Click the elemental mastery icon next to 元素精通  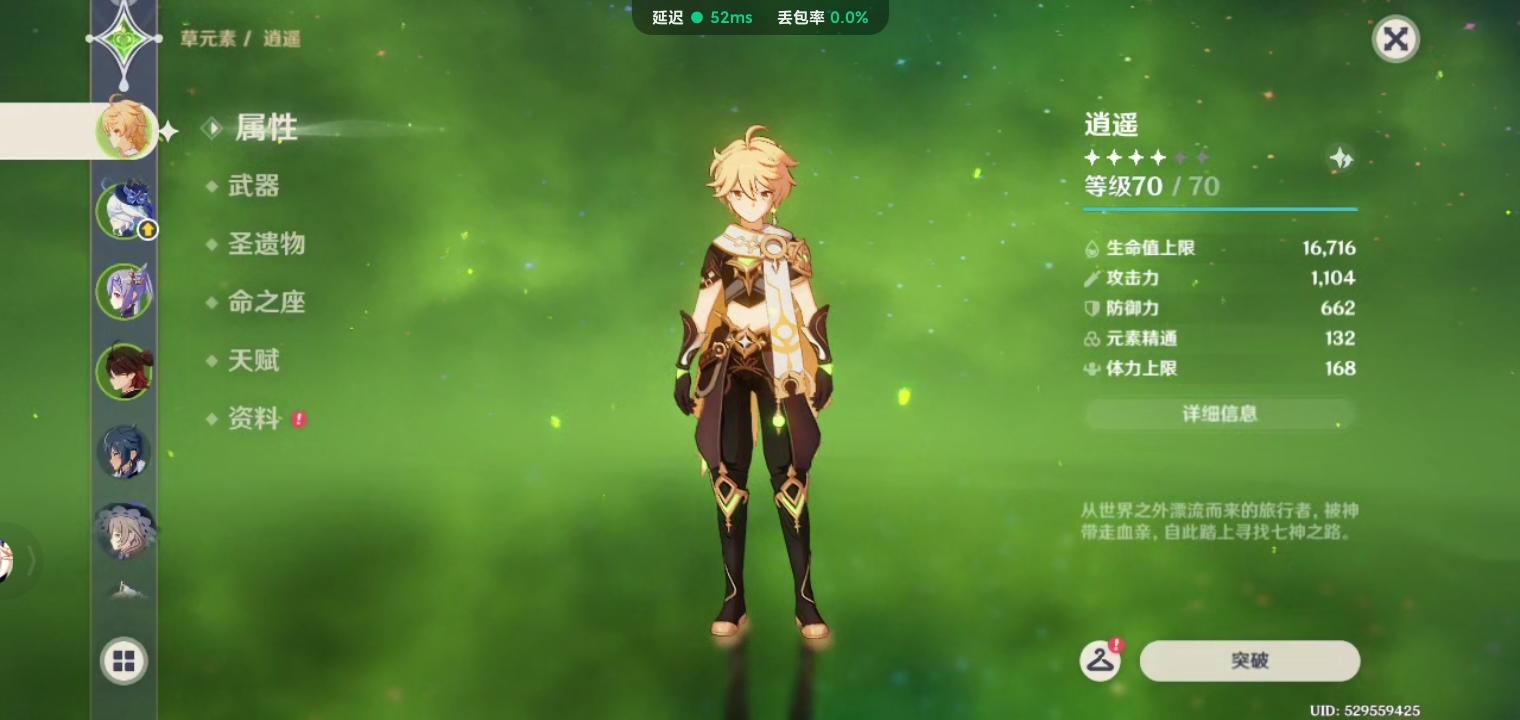(x=1092, y=338)
